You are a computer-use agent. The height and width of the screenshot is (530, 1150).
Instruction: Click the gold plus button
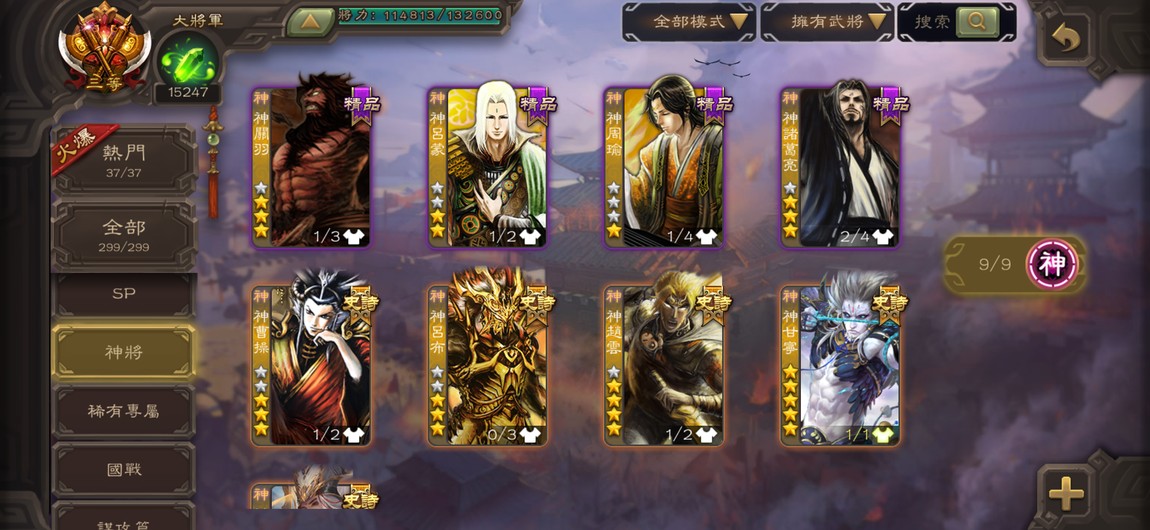[x=1066, y=492]
